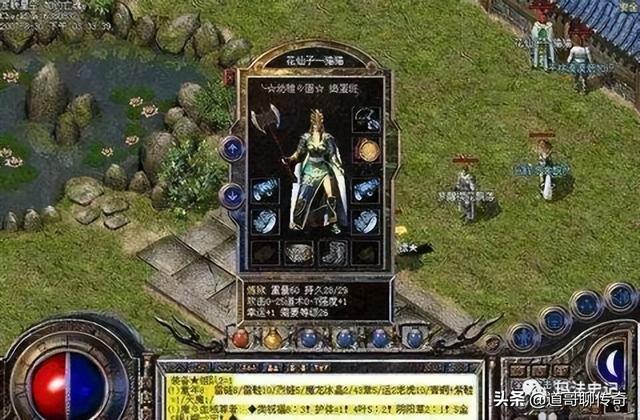Use the red potion in the belt bar
Screen dimensions: 640x420
coord(240,338)
